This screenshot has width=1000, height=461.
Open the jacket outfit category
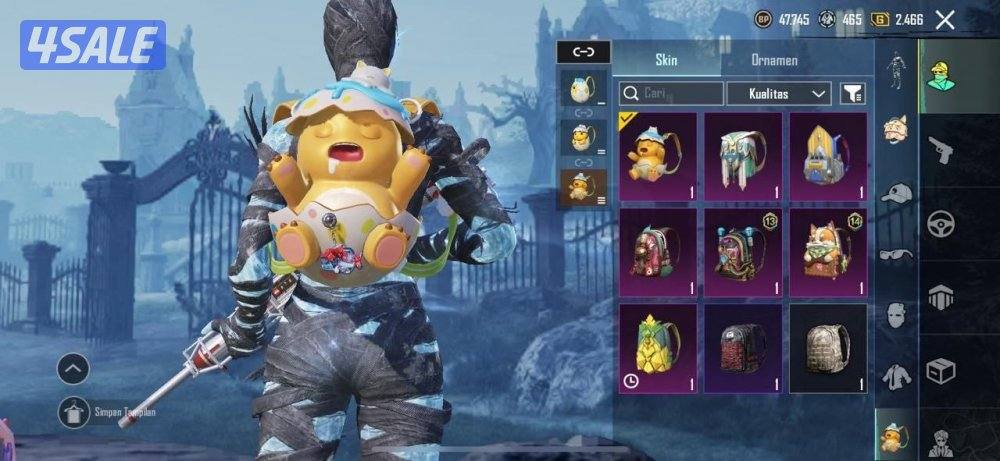(x=897, y=377)
